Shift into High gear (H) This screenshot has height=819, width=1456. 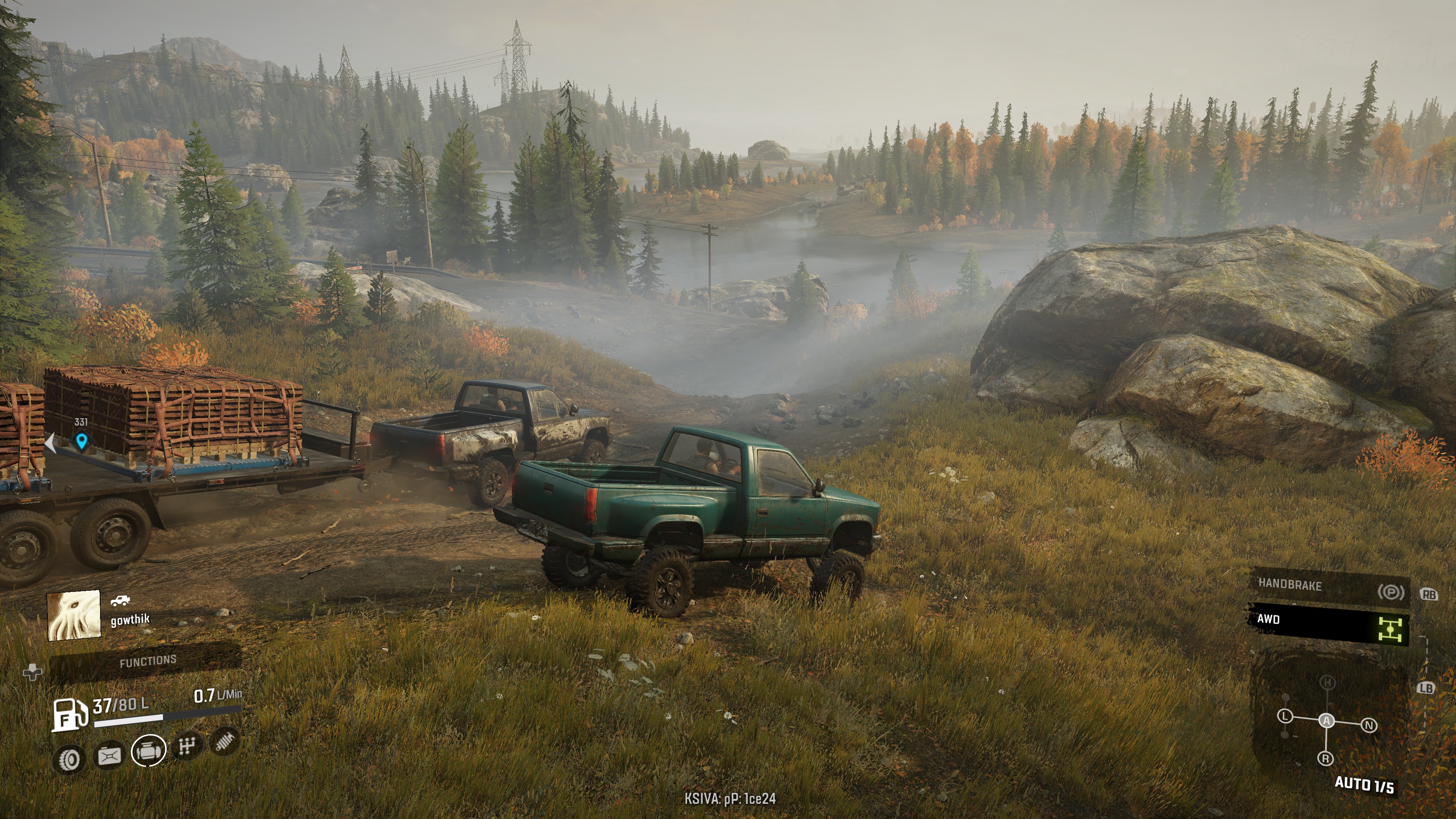pos(1328,683)
